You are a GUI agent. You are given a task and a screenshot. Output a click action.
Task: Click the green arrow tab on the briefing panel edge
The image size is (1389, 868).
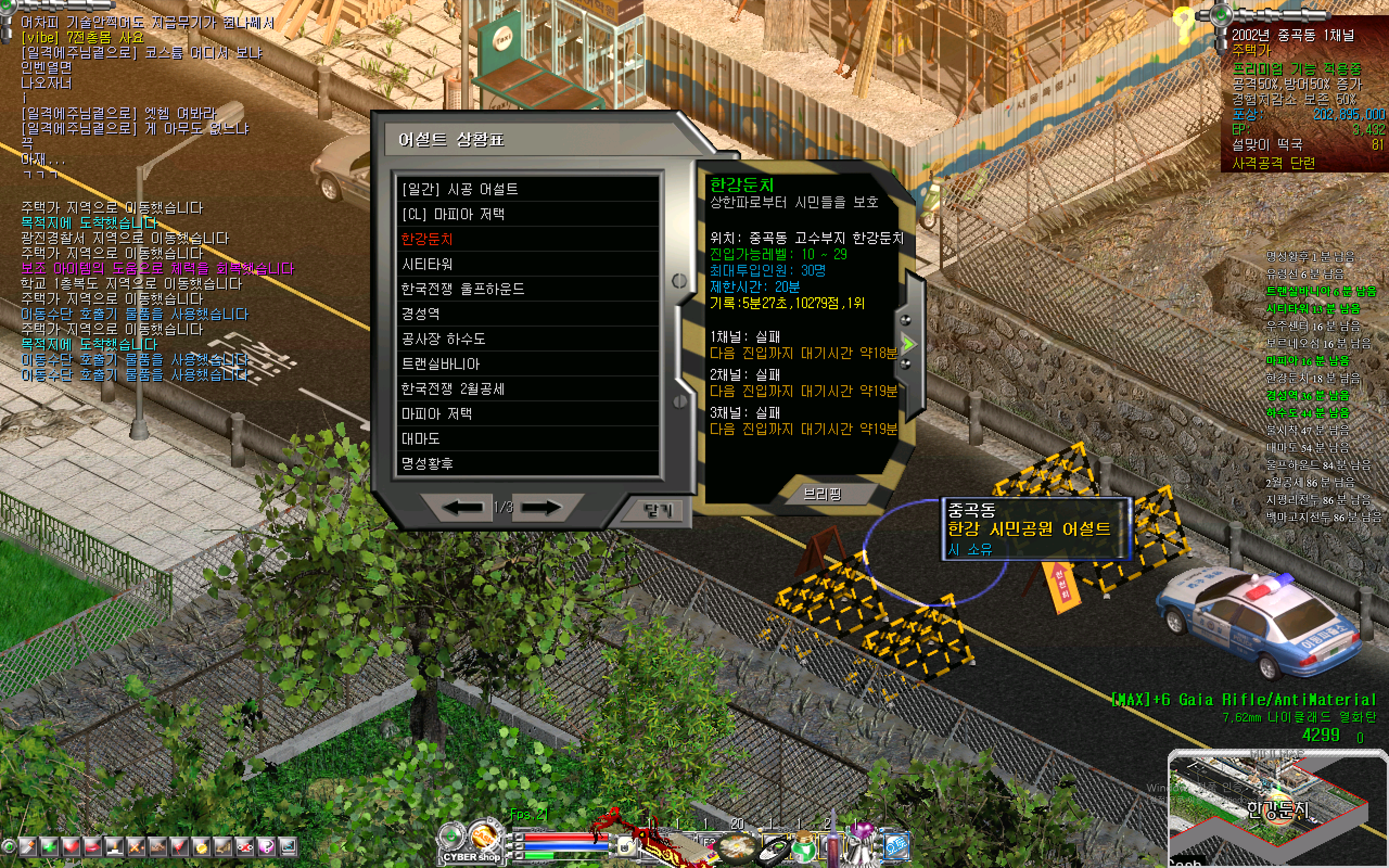tap(909, 344)
